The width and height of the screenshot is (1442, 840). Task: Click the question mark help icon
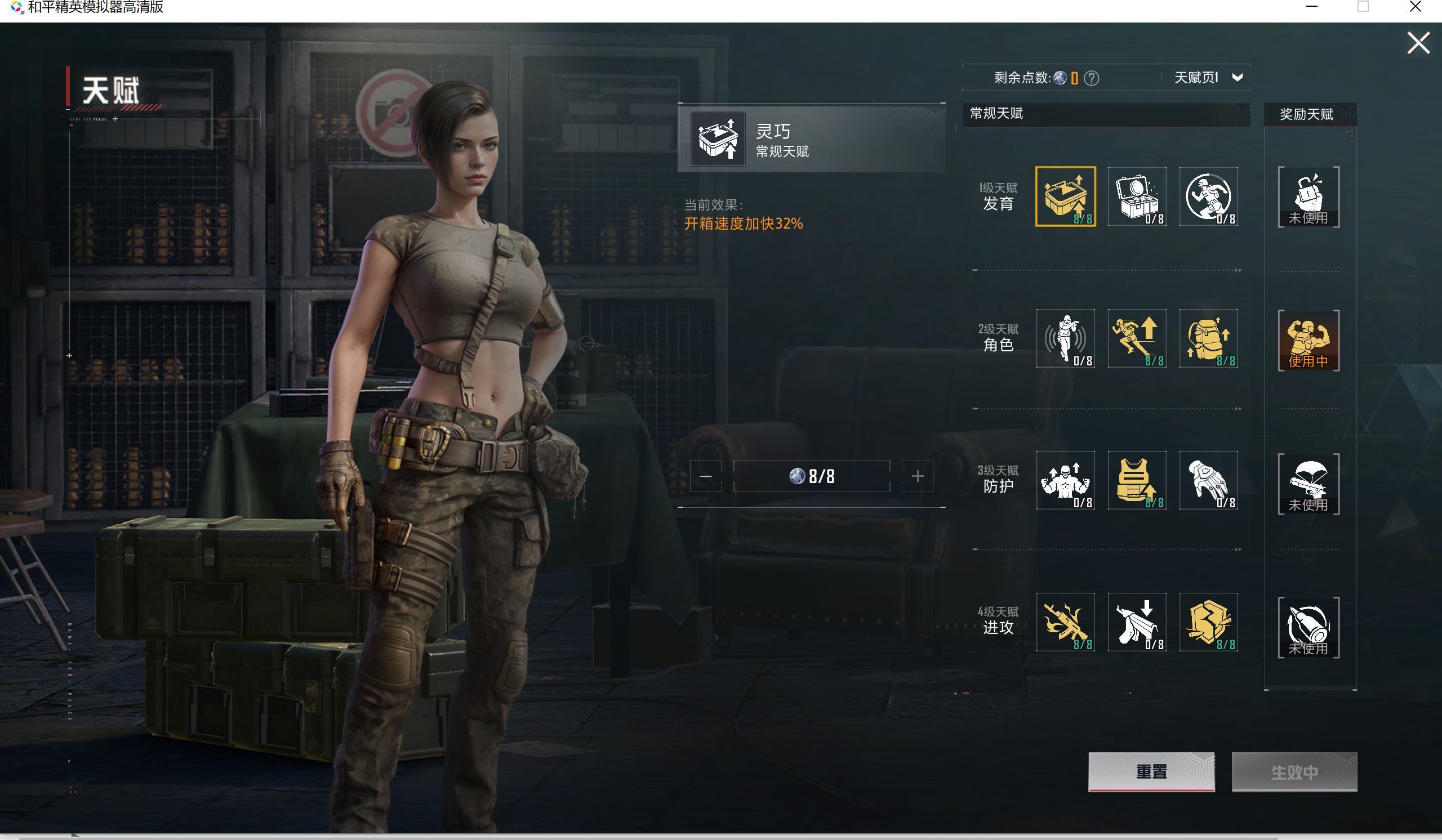coord(1091,78)
